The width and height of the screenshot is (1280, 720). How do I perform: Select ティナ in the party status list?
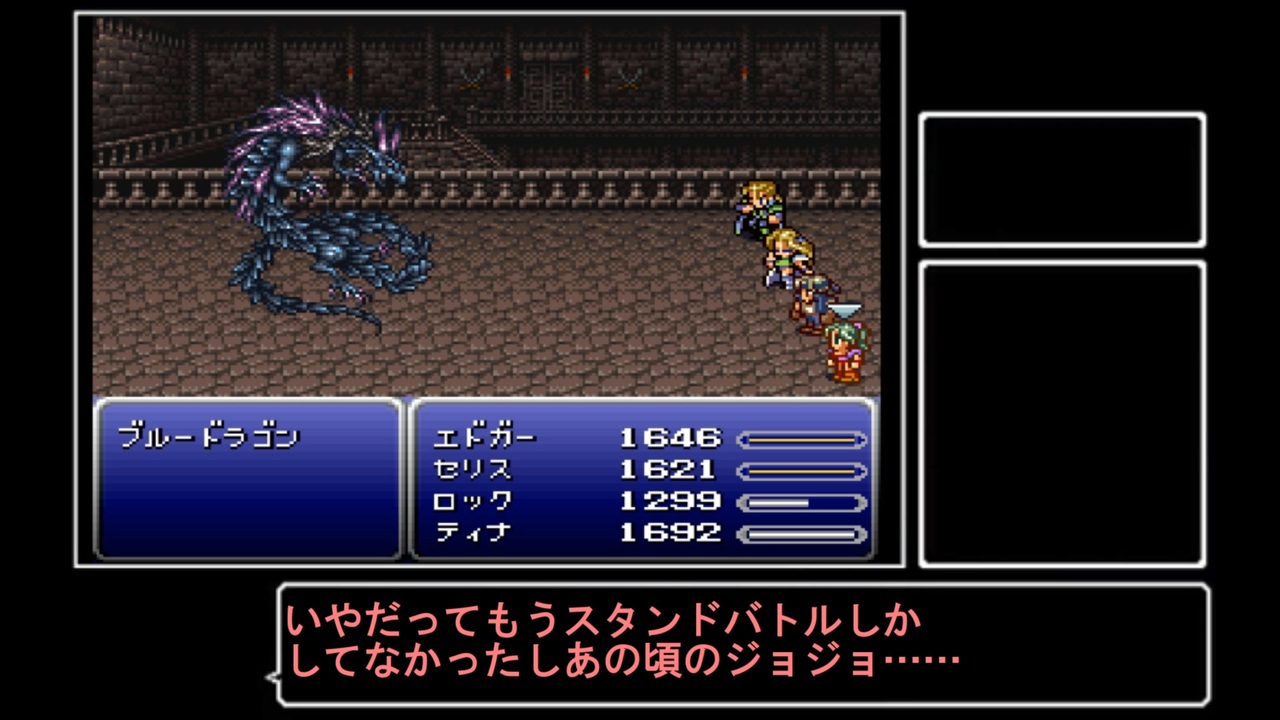coord(473,533)
